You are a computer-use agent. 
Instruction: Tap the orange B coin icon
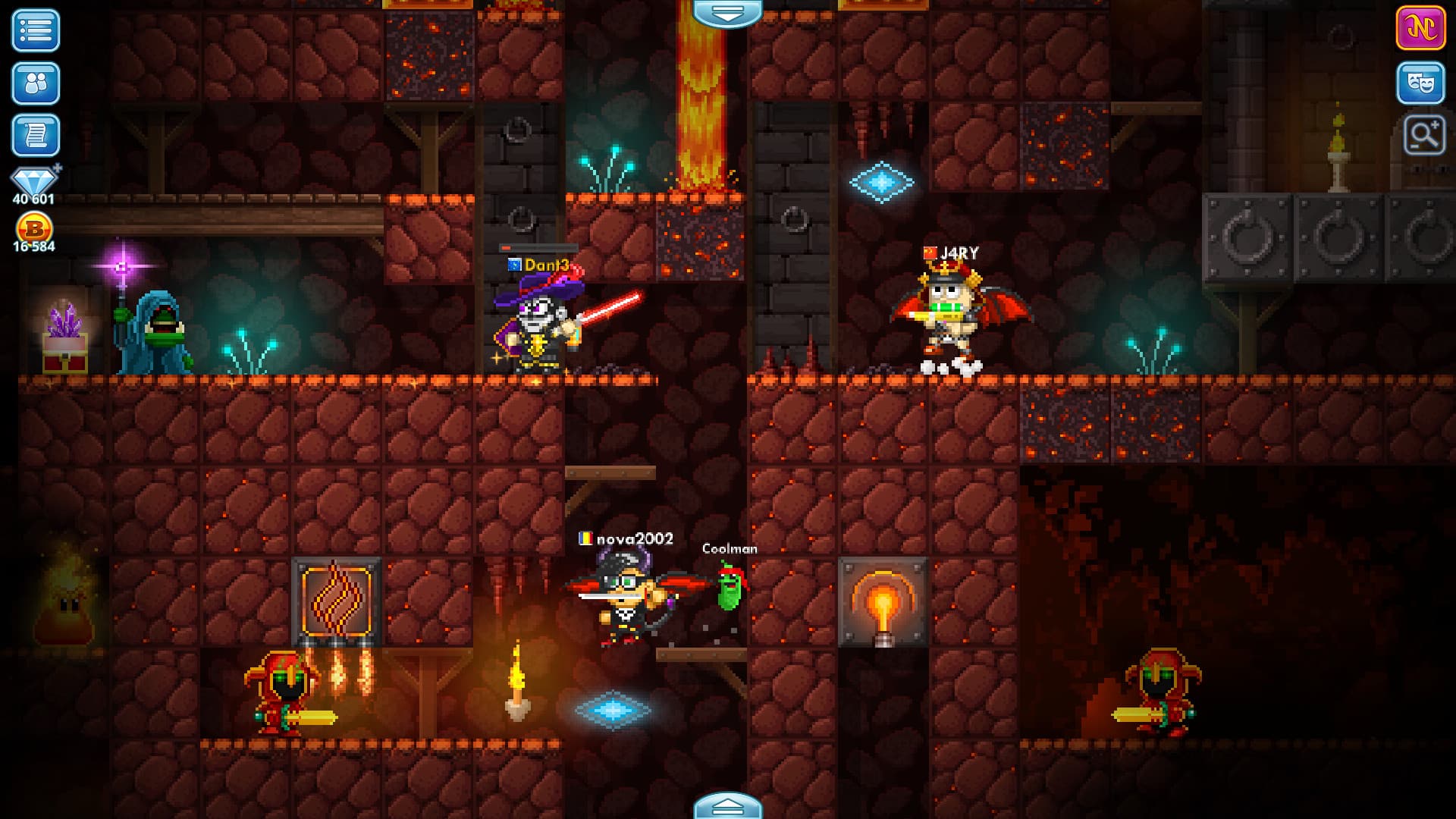pos(34,227)
